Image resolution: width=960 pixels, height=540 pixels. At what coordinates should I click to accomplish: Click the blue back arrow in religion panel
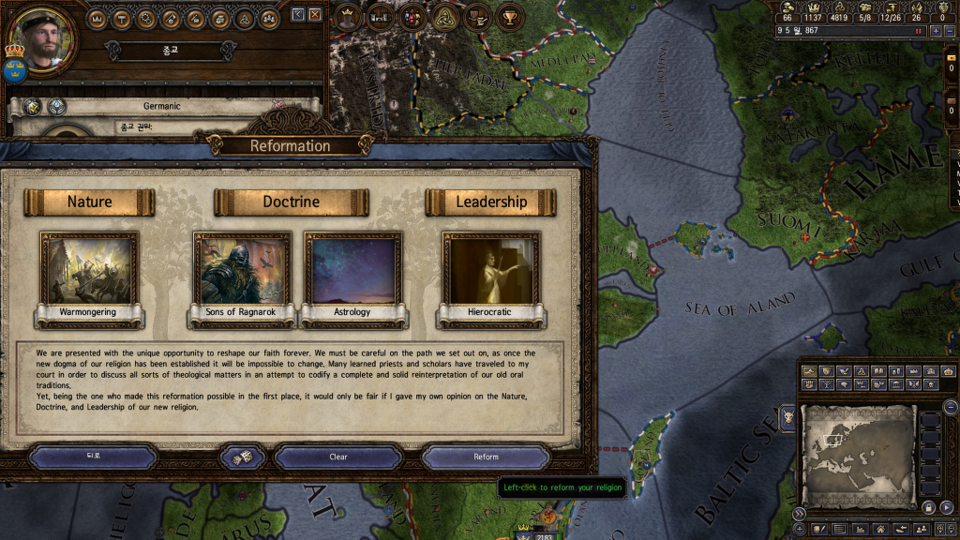(298, 15)
